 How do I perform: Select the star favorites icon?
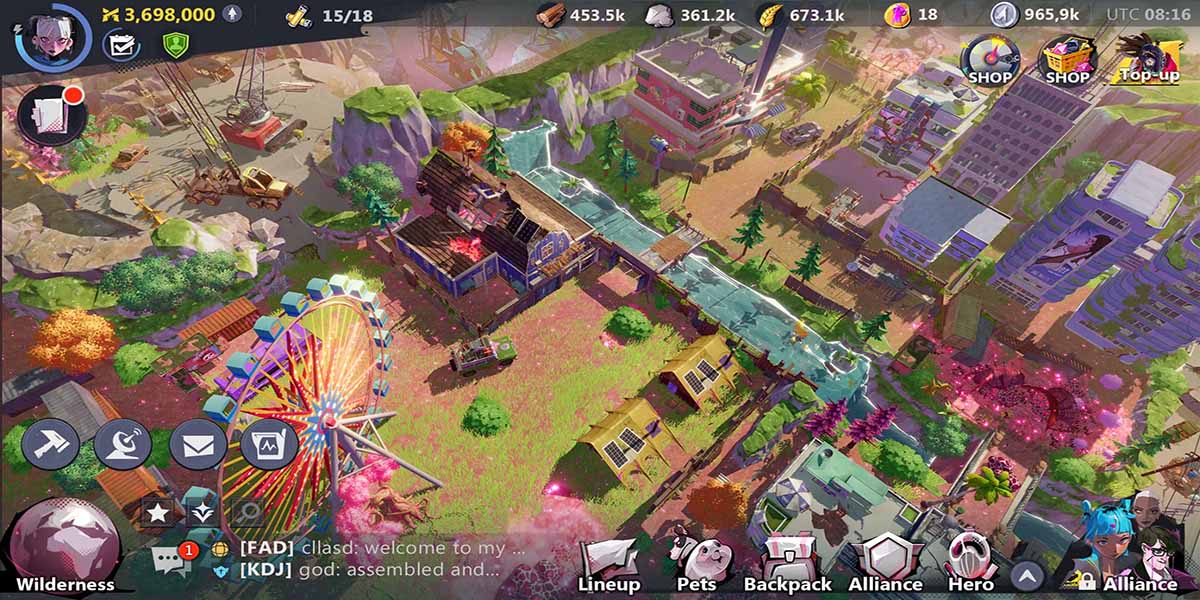tap(158, 513)
